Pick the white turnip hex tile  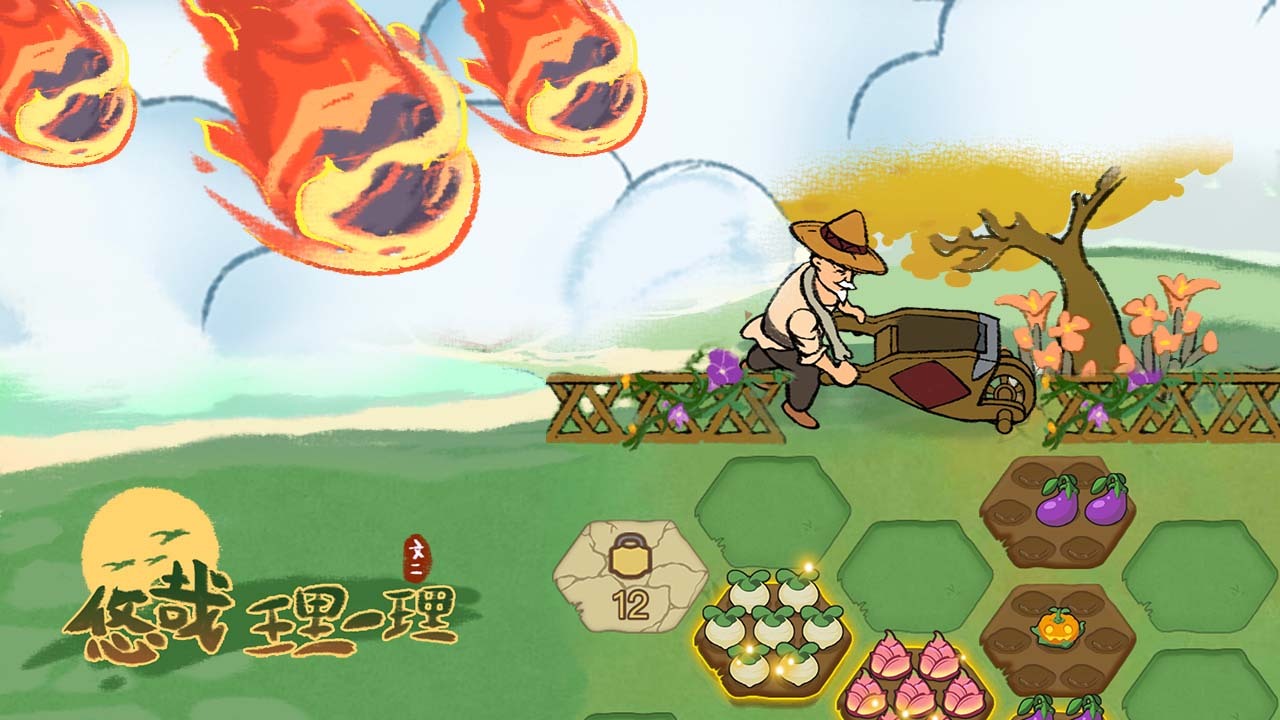773,634
